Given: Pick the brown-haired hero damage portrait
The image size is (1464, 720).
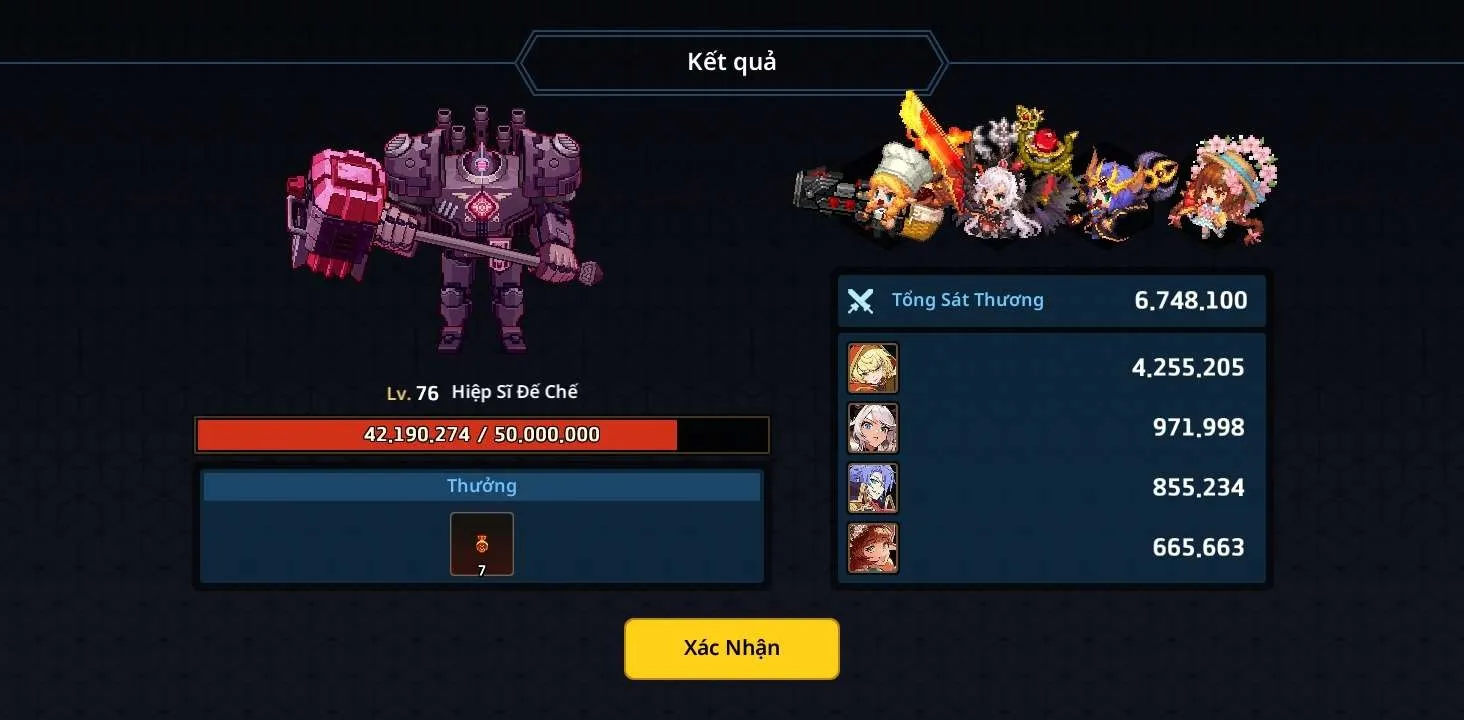Looking at the screenshot, I should (x=873, y=548).
